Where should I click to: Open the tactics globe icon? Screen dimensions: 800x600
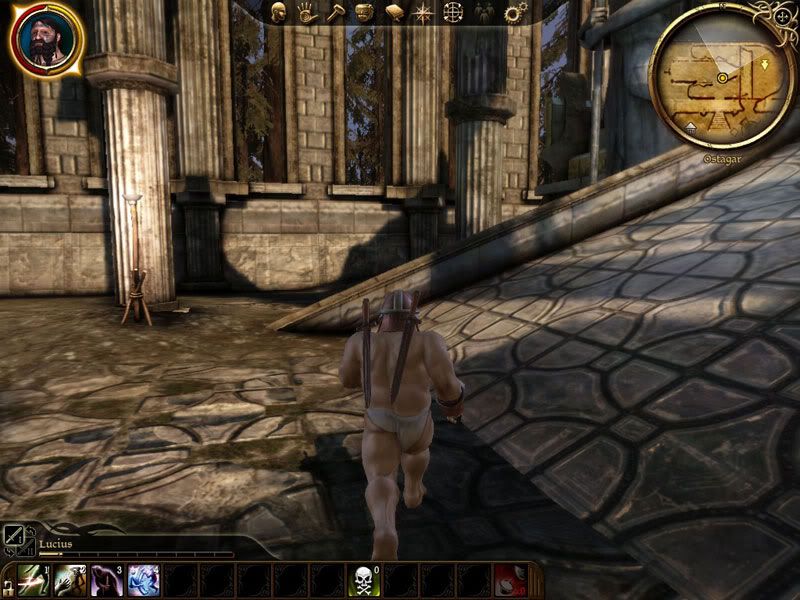453,13
